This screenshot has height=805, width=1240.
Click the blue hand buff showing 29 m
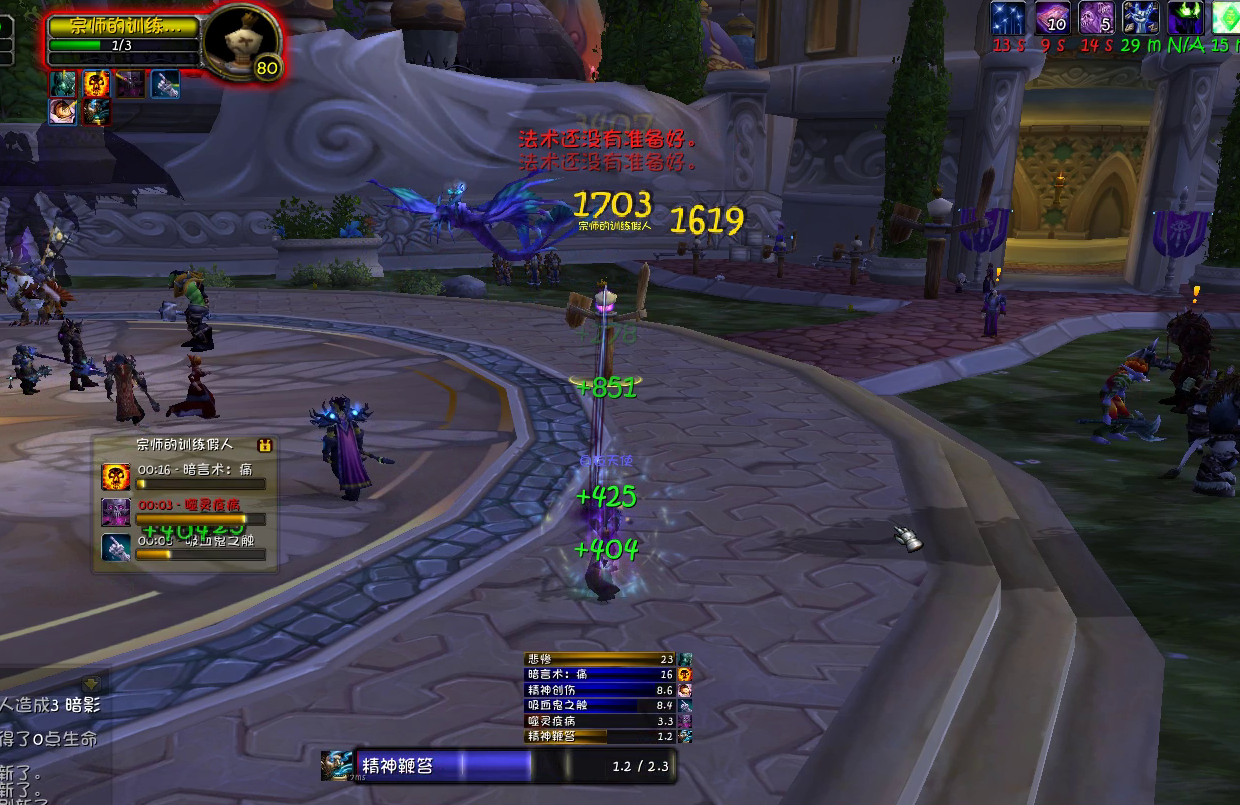tap(1141, 18)
